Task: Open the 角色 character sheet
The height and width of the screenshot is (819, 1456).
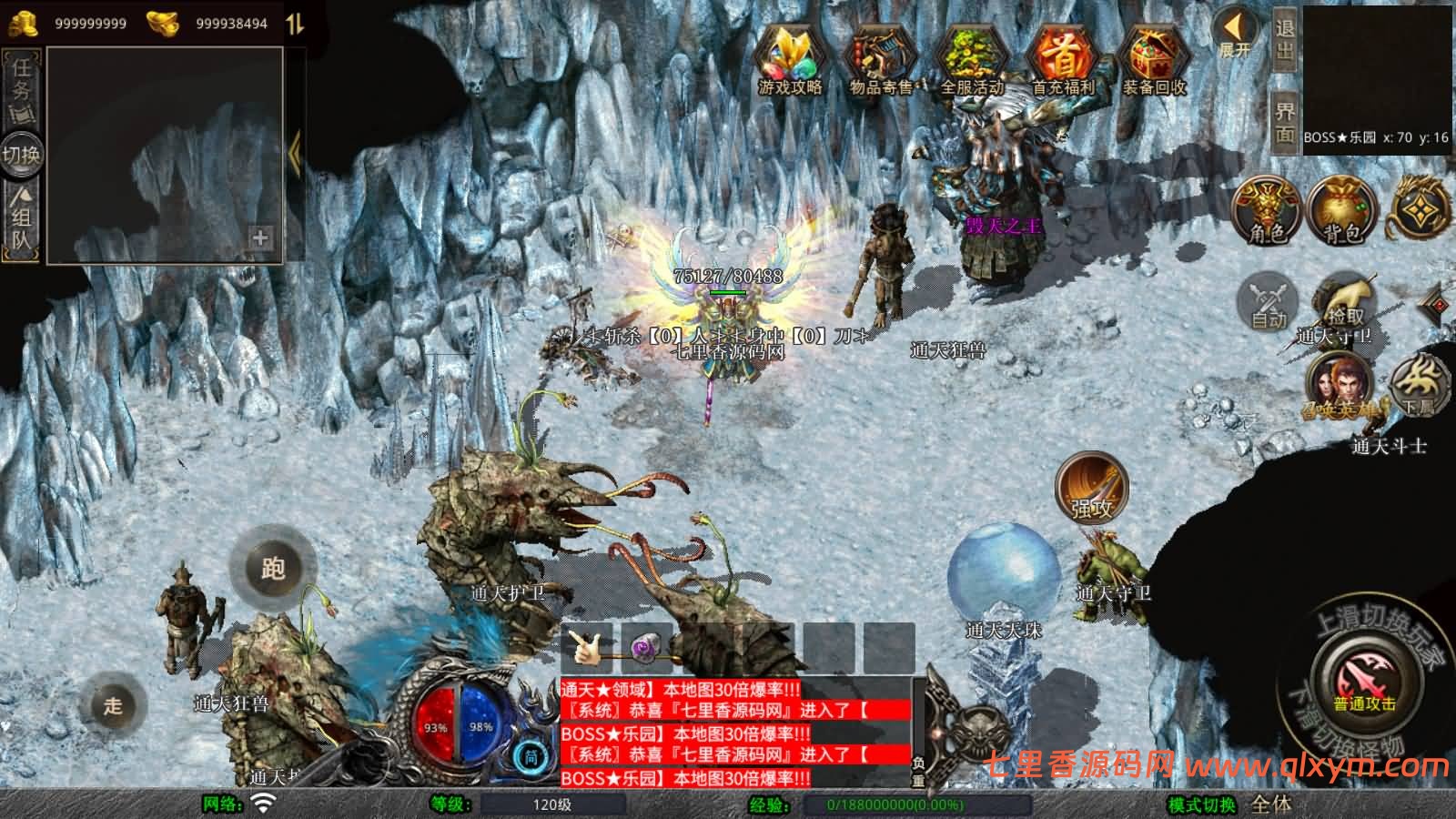Action: pos(1267,211)
